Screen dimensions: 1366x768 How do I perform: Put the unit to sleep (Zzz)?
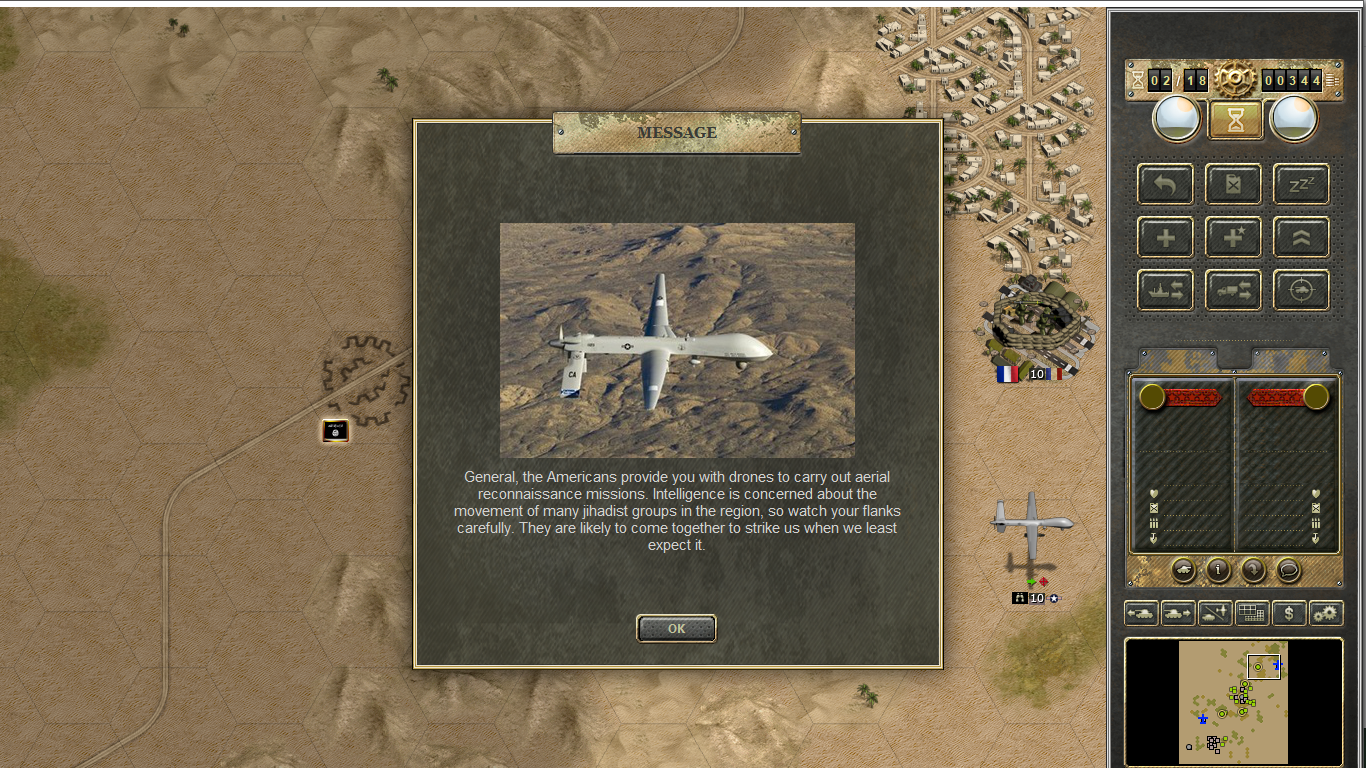point(1301,185)
